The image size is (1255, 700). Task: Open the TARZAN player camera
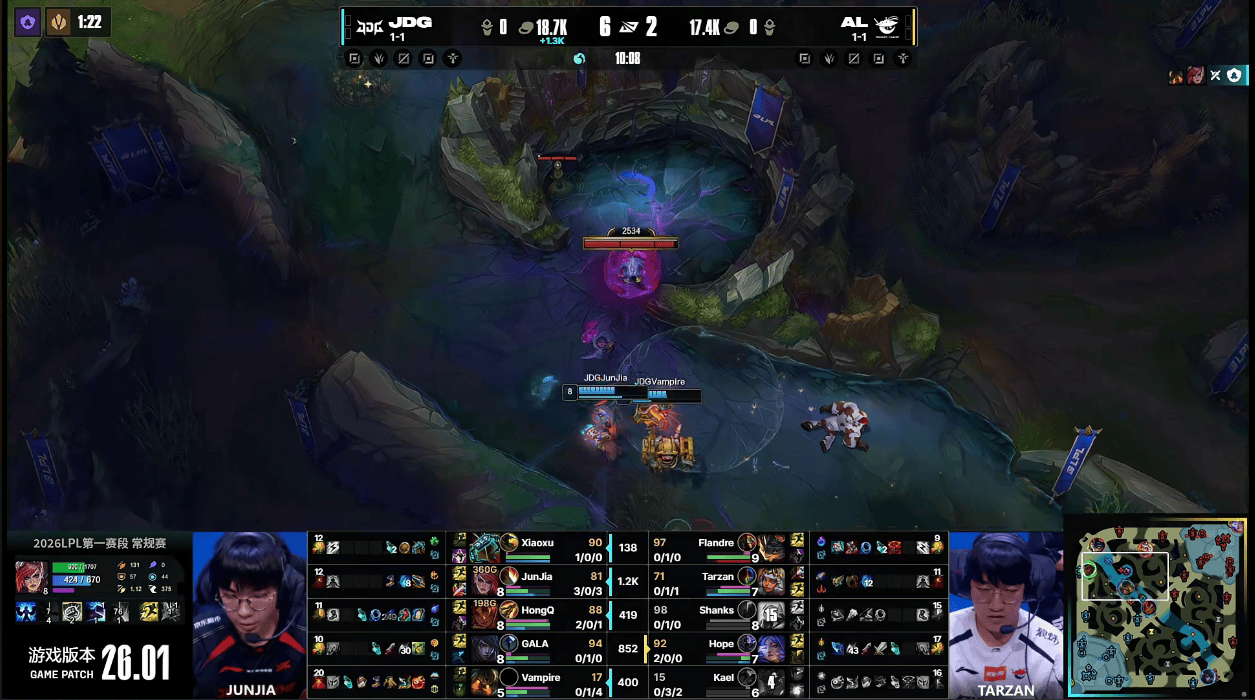pyautogui.click(x=1005, y=613)
